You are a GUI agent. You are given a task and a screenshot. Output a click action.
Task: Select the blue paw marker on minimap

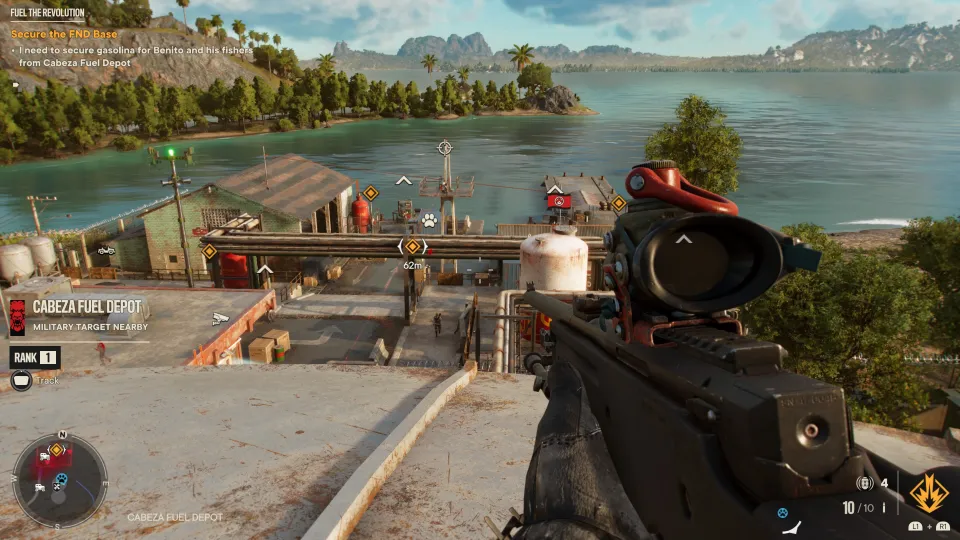click(x=60, y=480)
